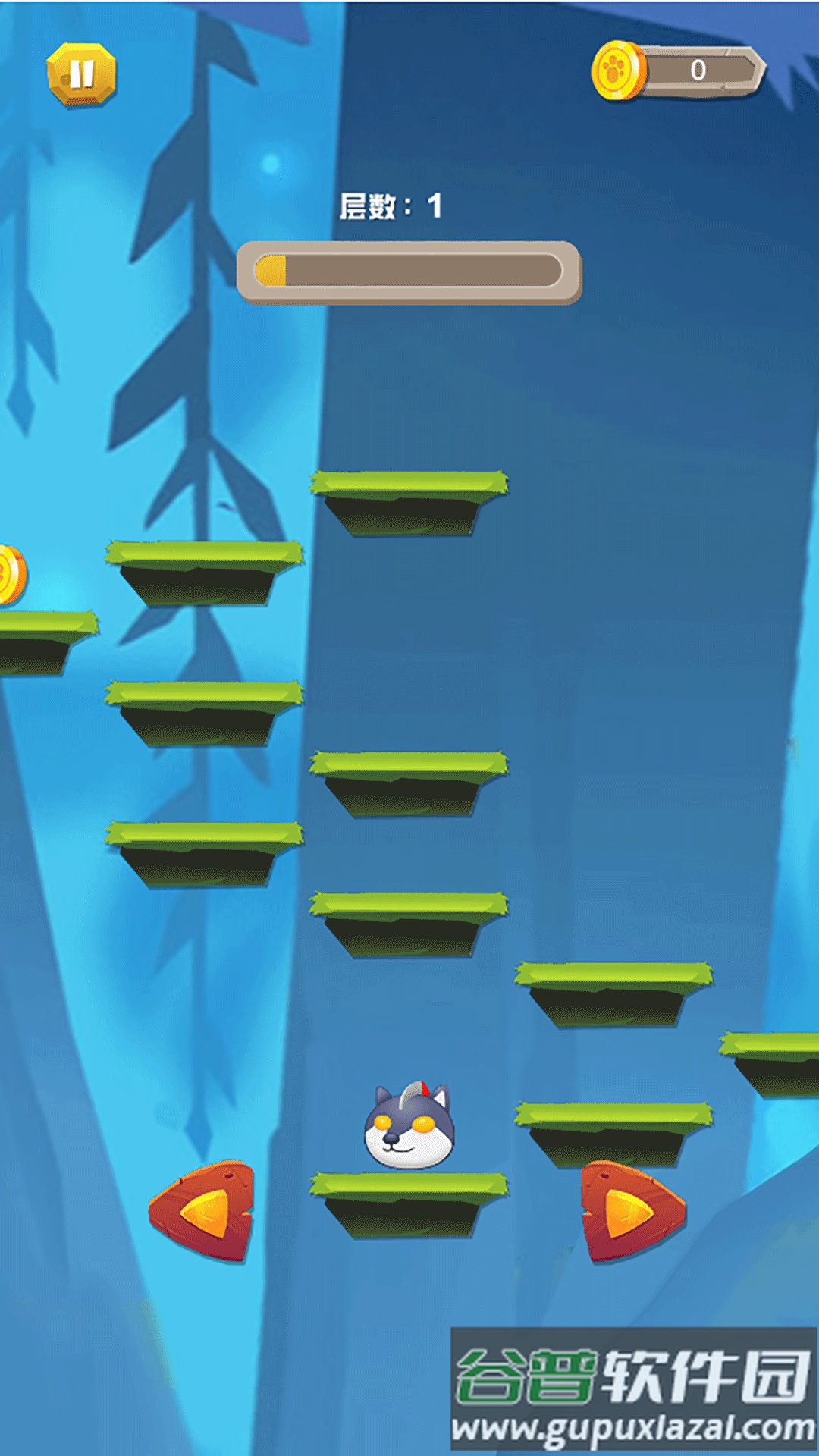Pause the game with the yellow button
This screenshot has width=819, height=1456.
tap(81, 74)
